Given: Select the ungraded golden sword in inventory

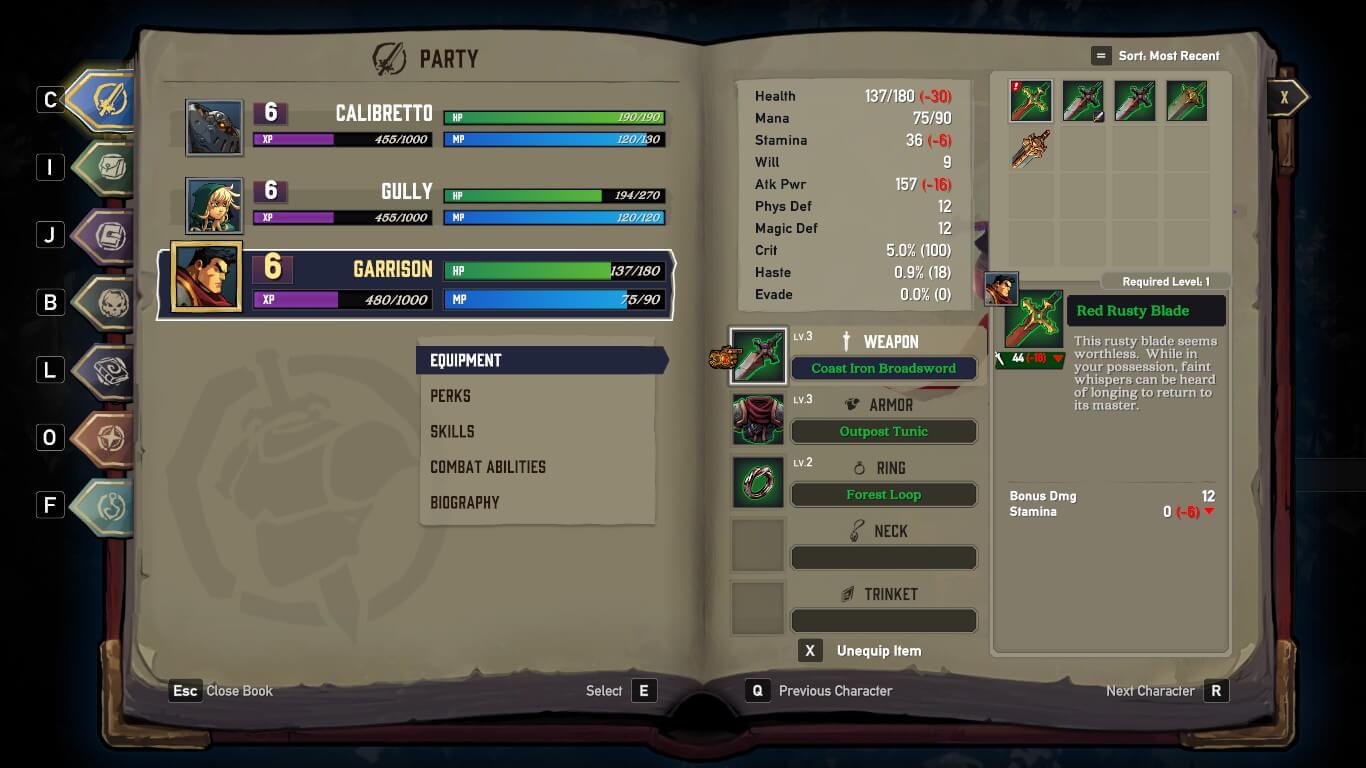Looking at the screenshot, I should pyautogui.click(x=1030, y=150).
